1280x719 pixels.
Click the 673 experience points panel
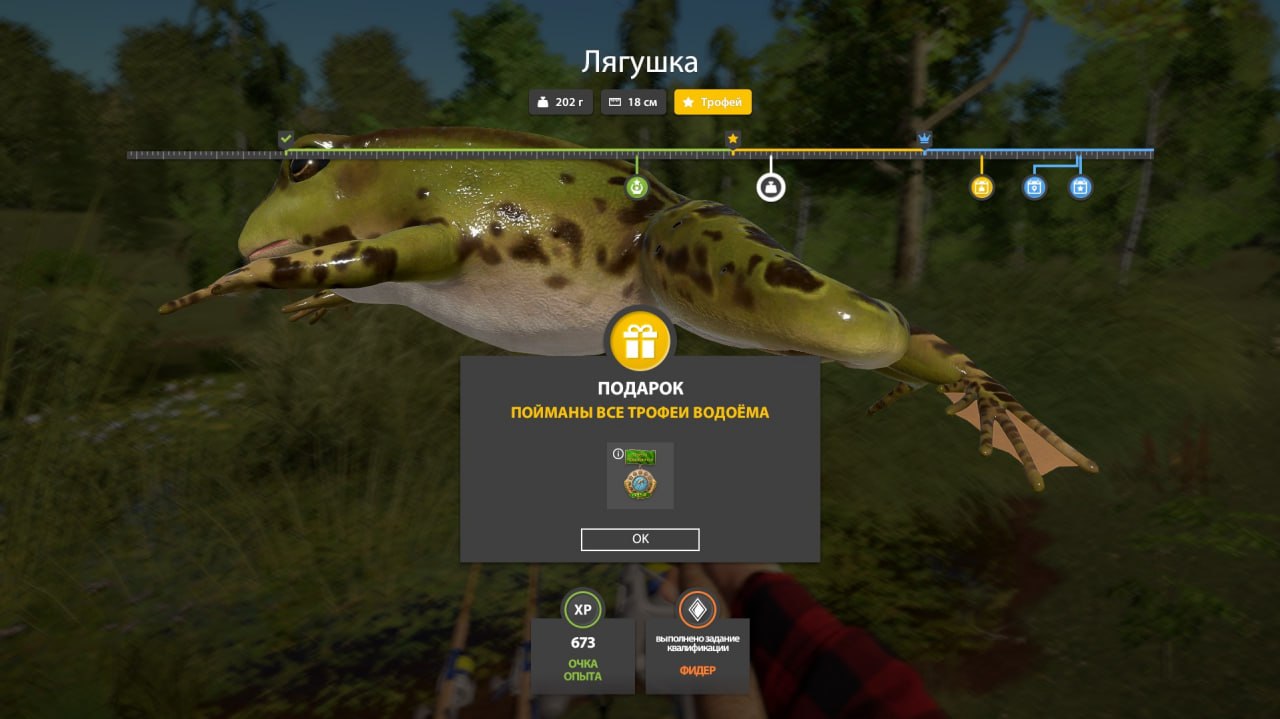click(x=582, y=643)
